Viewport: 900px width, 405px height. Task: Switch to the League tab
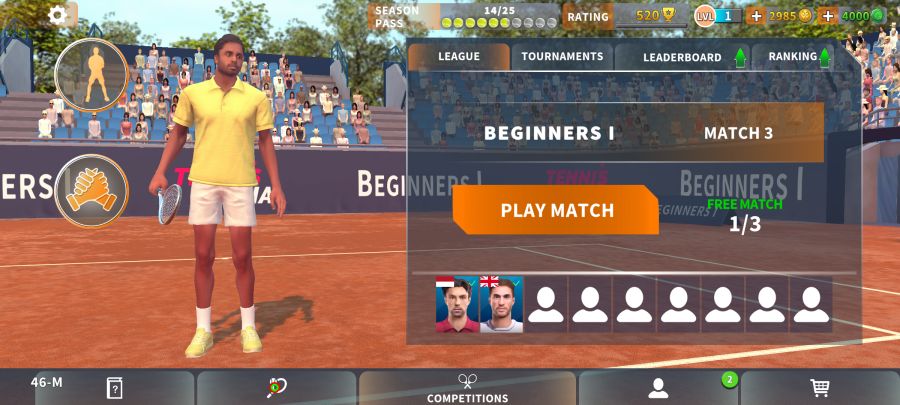(458, 57)
